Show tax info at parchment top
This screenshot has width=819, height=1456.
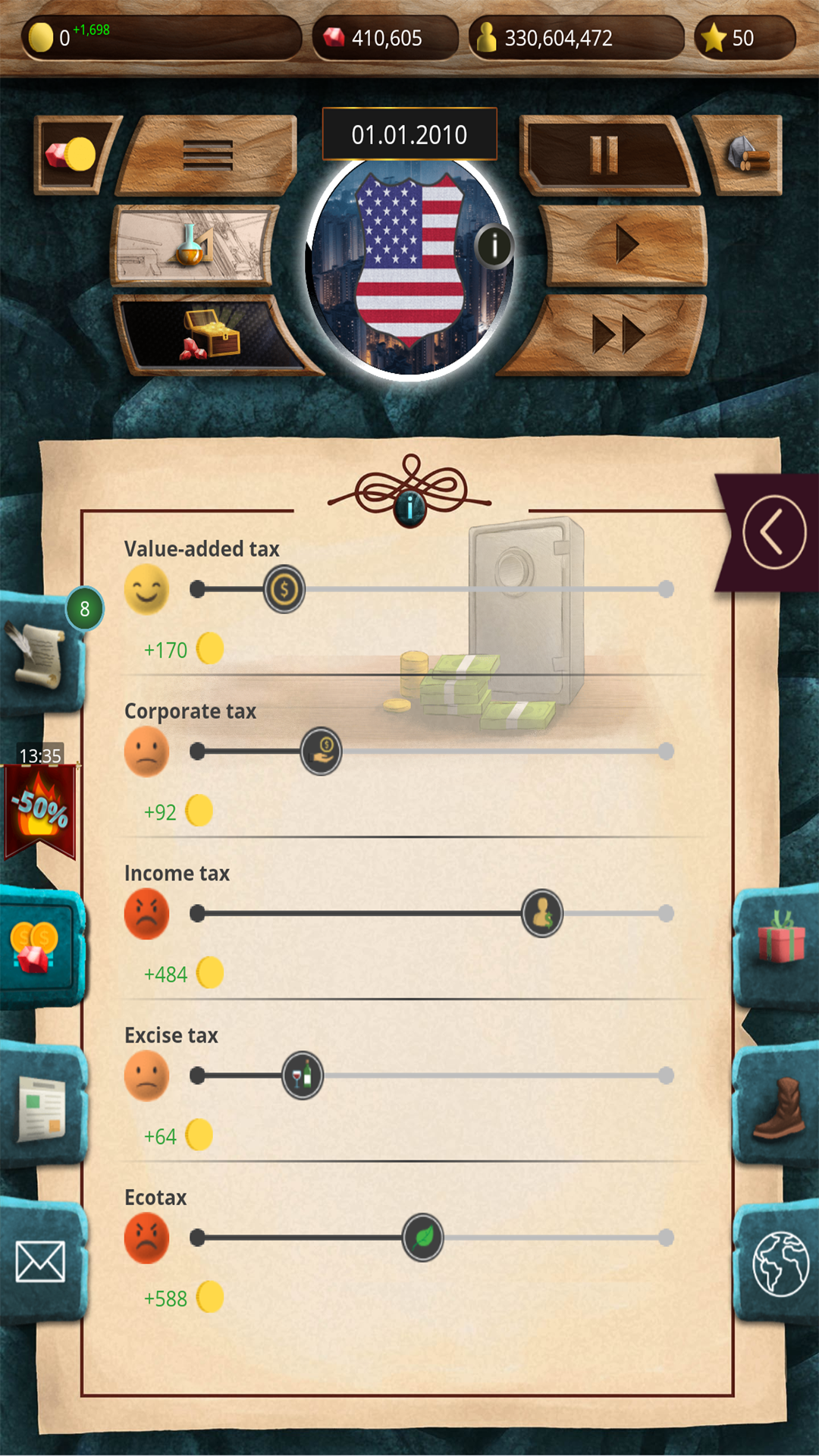click(x=409, y=506)
